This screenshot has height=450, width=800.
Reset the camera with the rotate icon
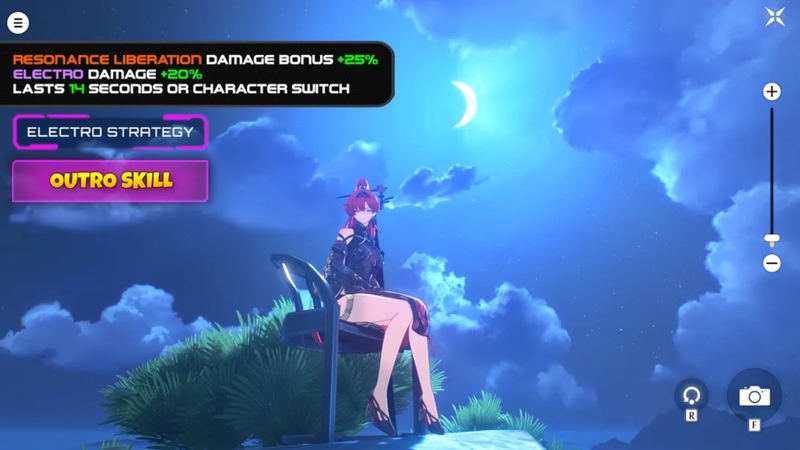click(691, 394)
